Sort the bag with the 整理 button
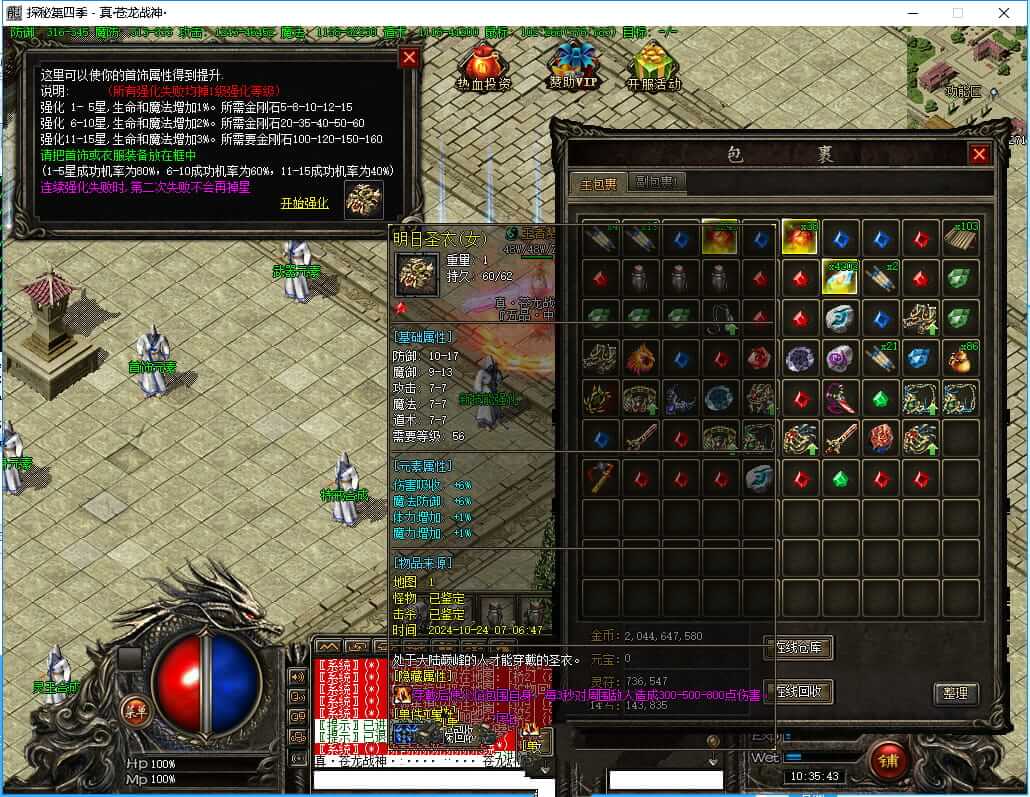The height and width of the screenshot is (797, 1030). coord(955,693)
